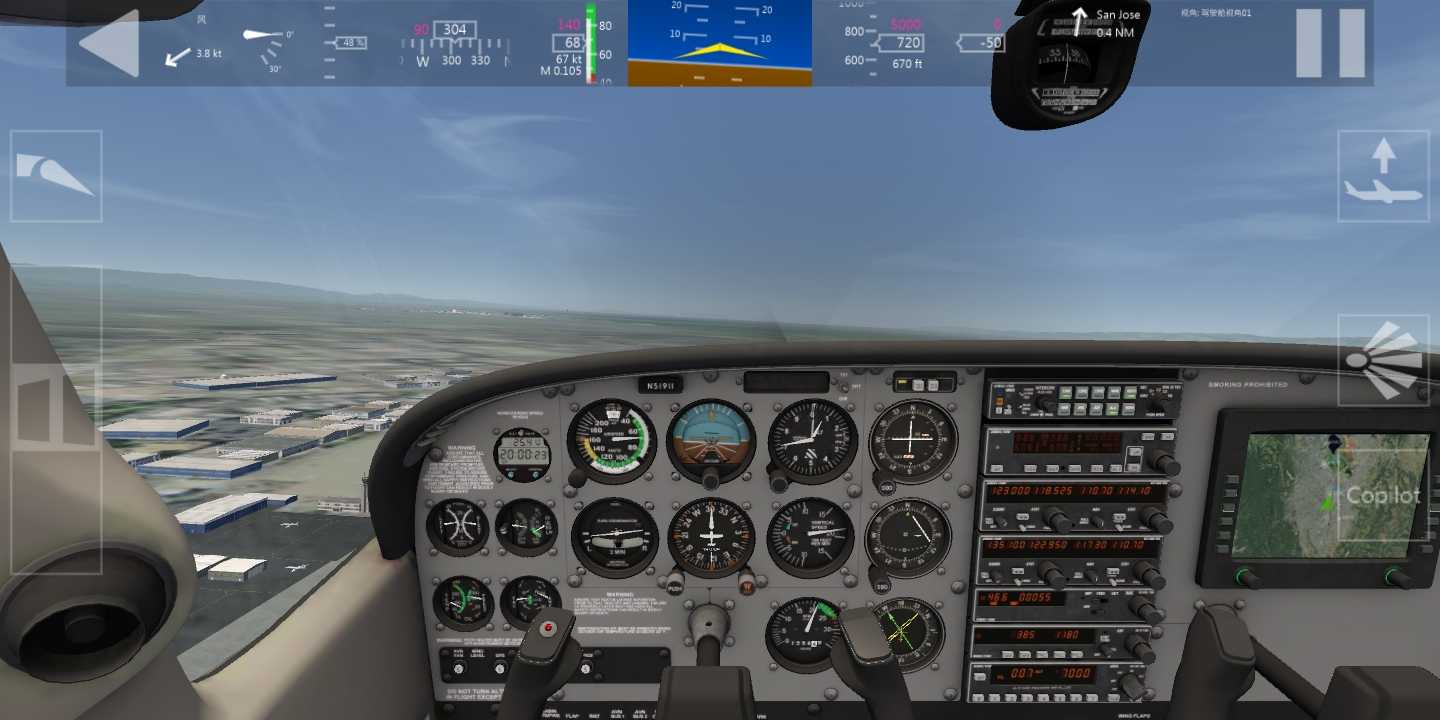Adjust the throttle indicator showing 48%

click(351, 45)
